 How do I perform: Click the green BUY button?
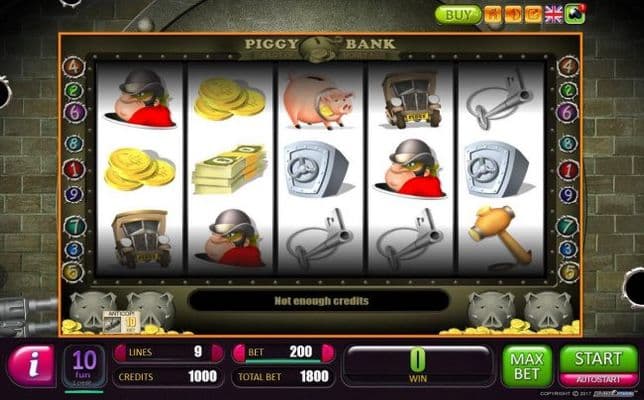(457, 14)
